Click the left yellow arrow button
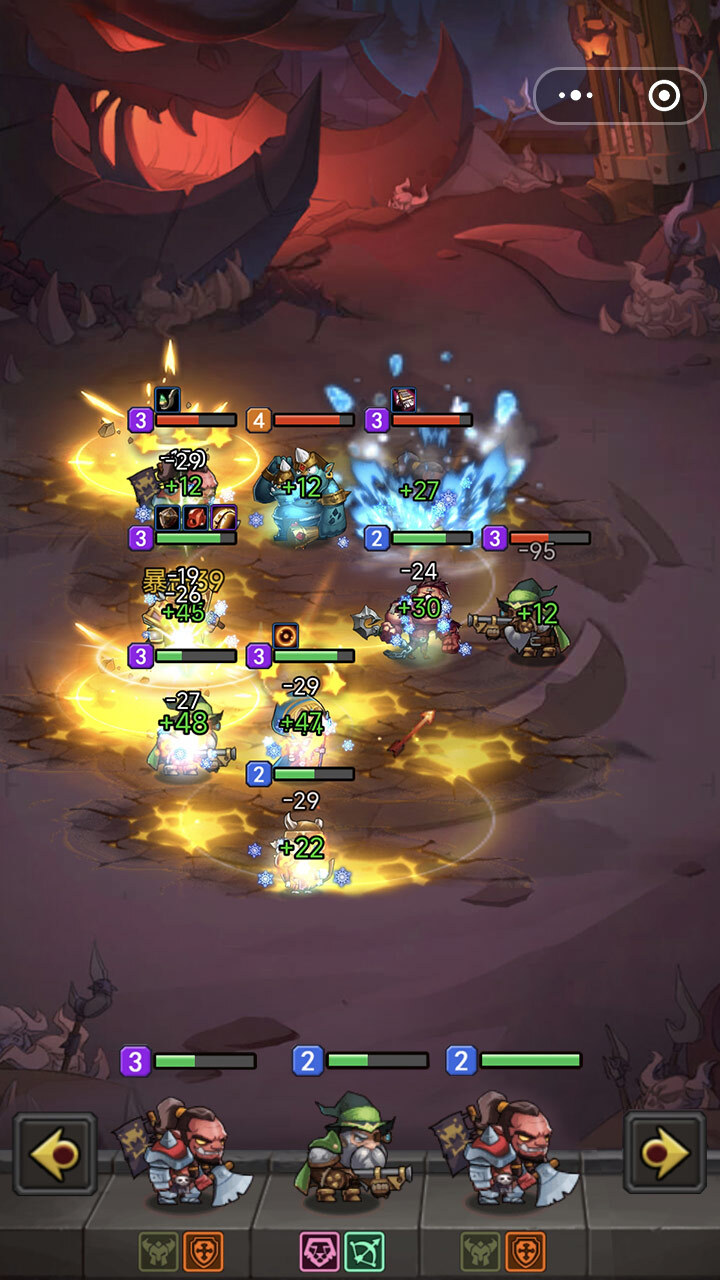This screenshot has height=1280, width=720. click(x=55, y=1153)
